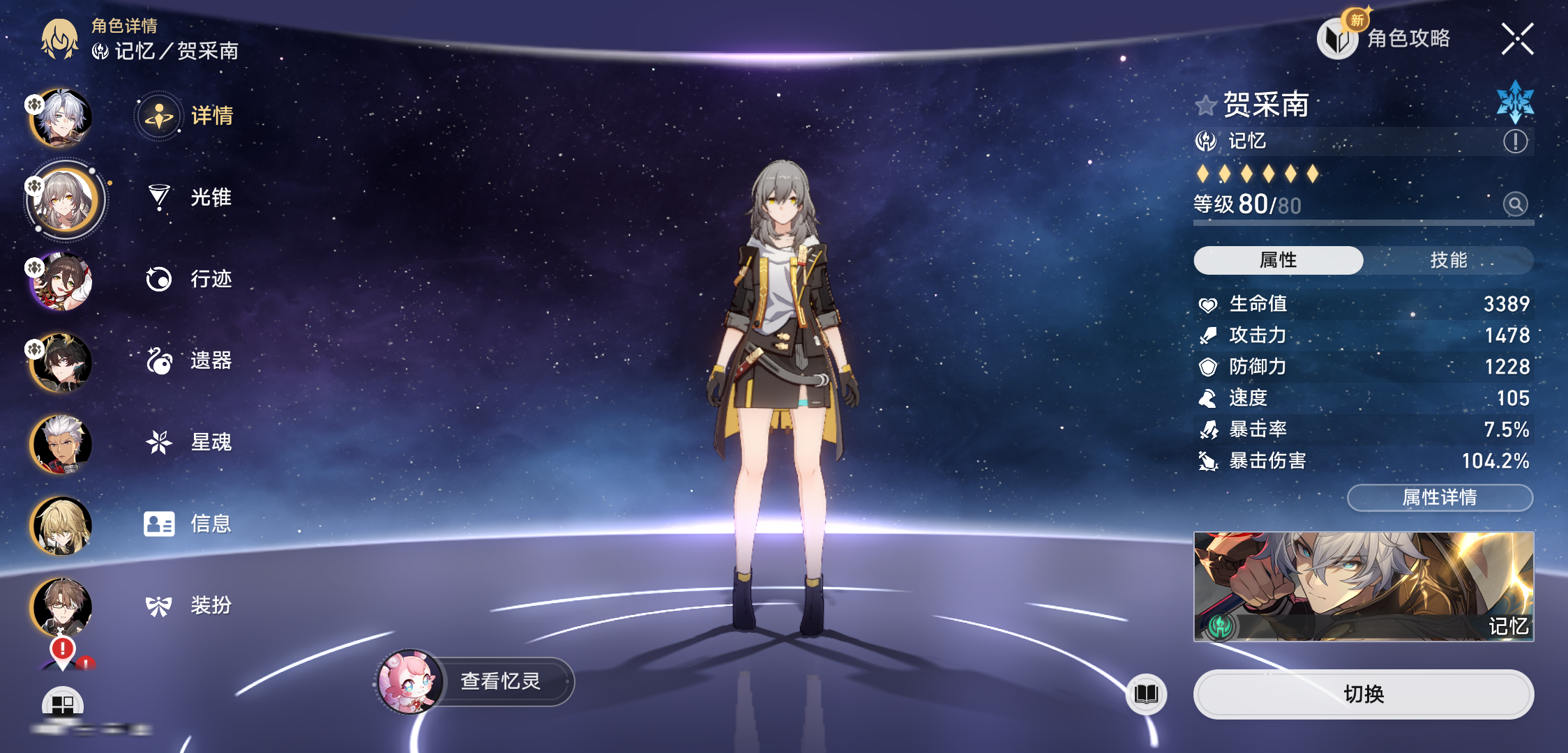This screenshot has width=1568, height=753.
Task: Click the 记忆 path preview card
Action: tap(1363, 586)
